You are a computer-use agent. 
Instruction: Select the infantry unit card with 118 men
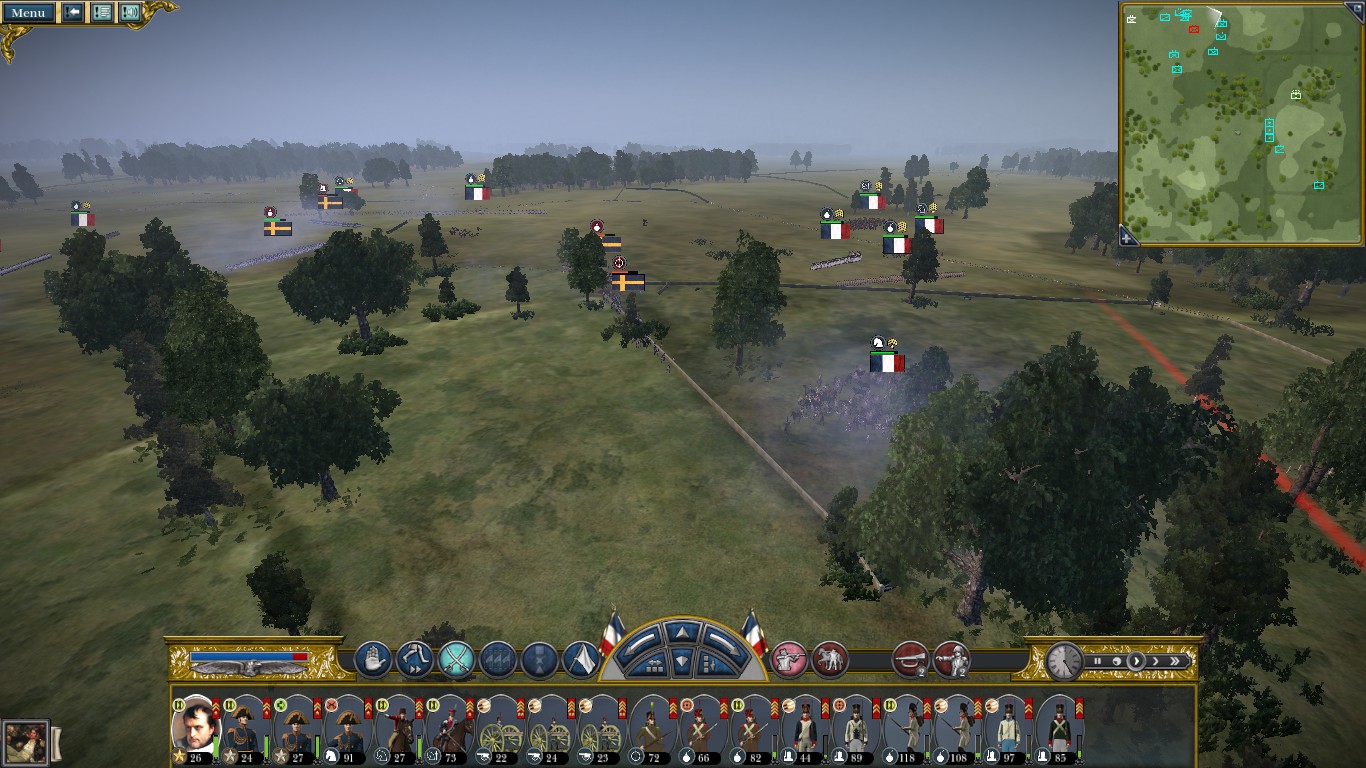tap(908, 728)
